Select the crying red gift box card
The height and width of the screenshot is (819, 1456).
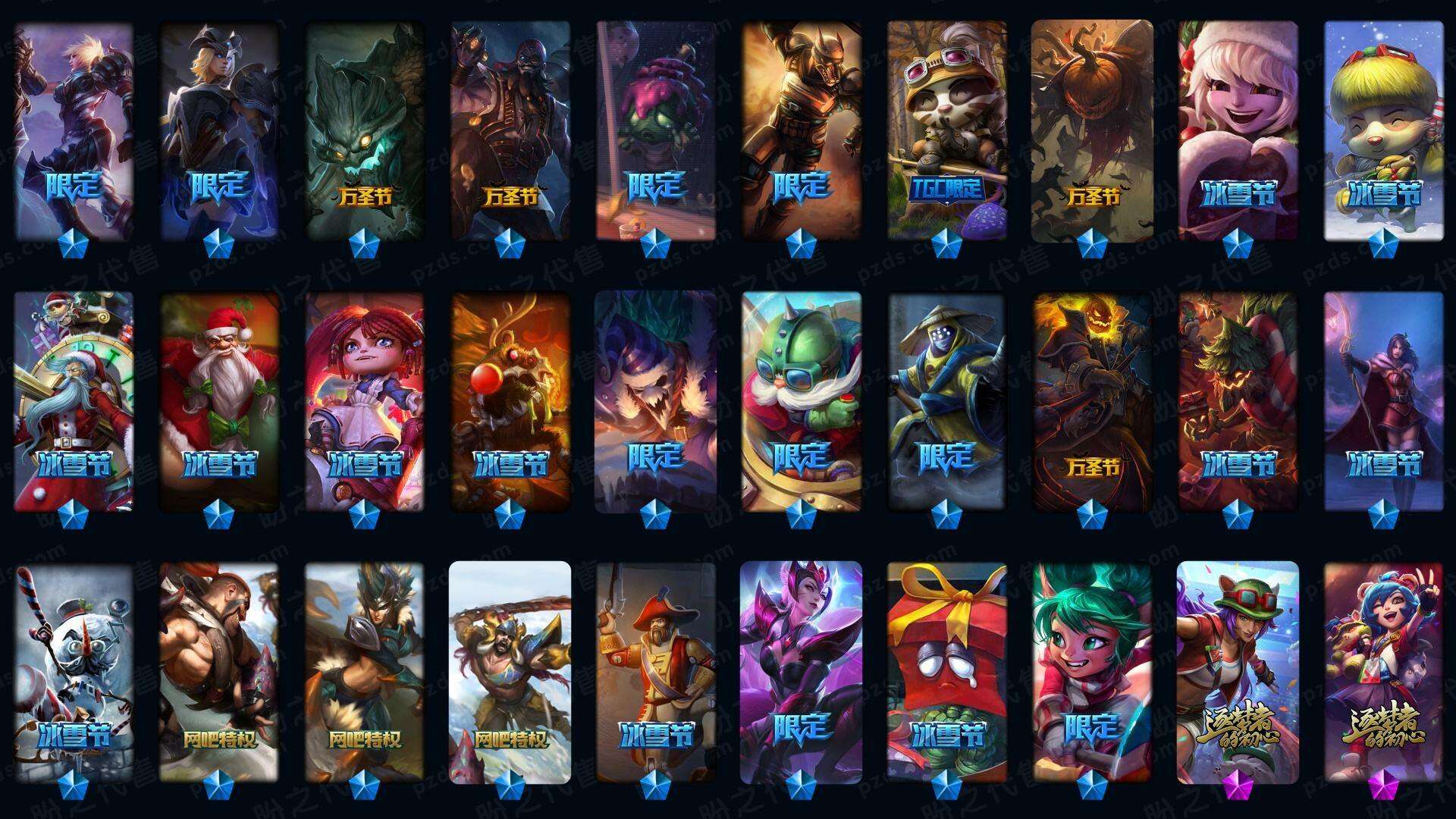(947, 673)
